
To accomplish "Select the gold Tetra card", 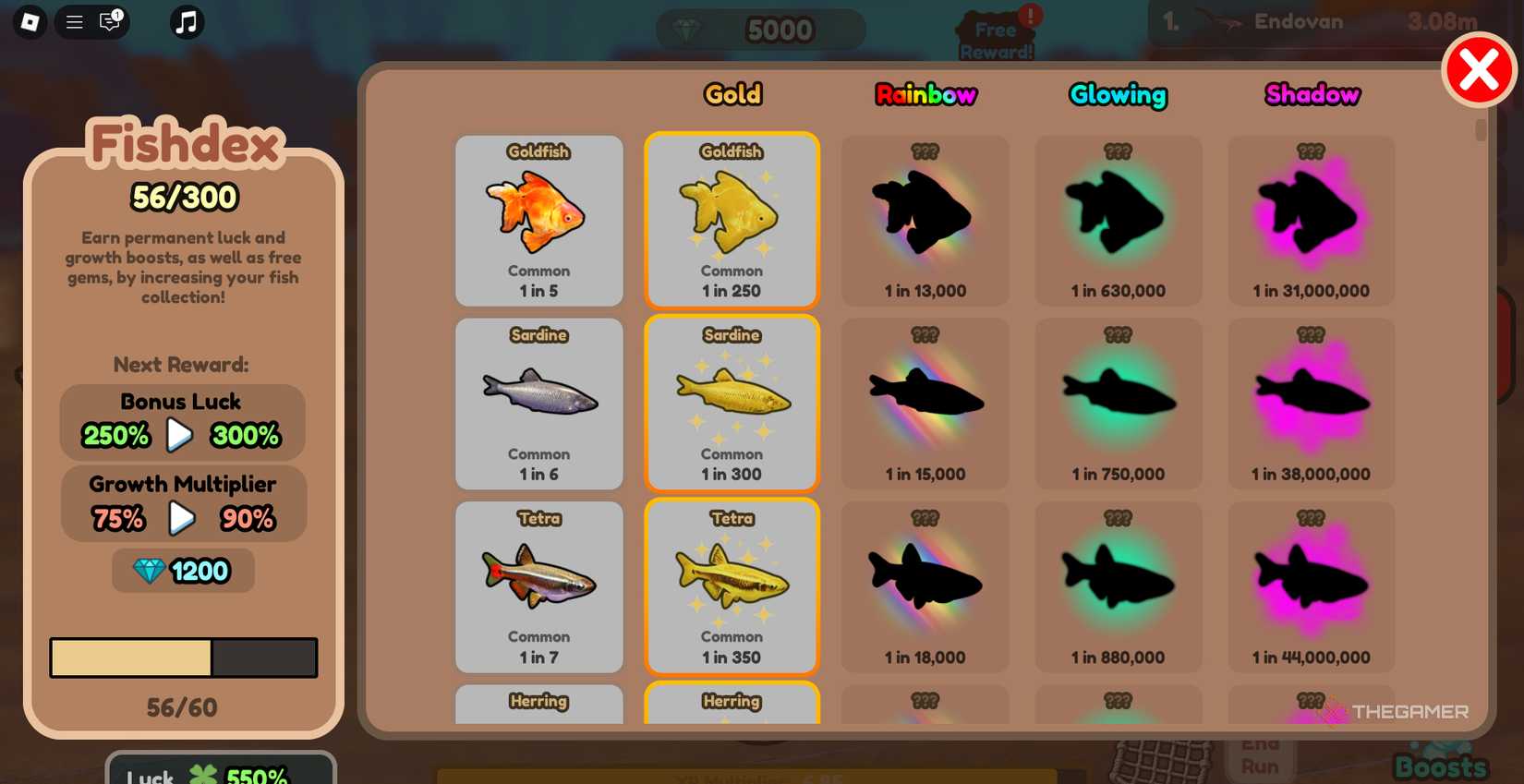I will coord(732,587).
